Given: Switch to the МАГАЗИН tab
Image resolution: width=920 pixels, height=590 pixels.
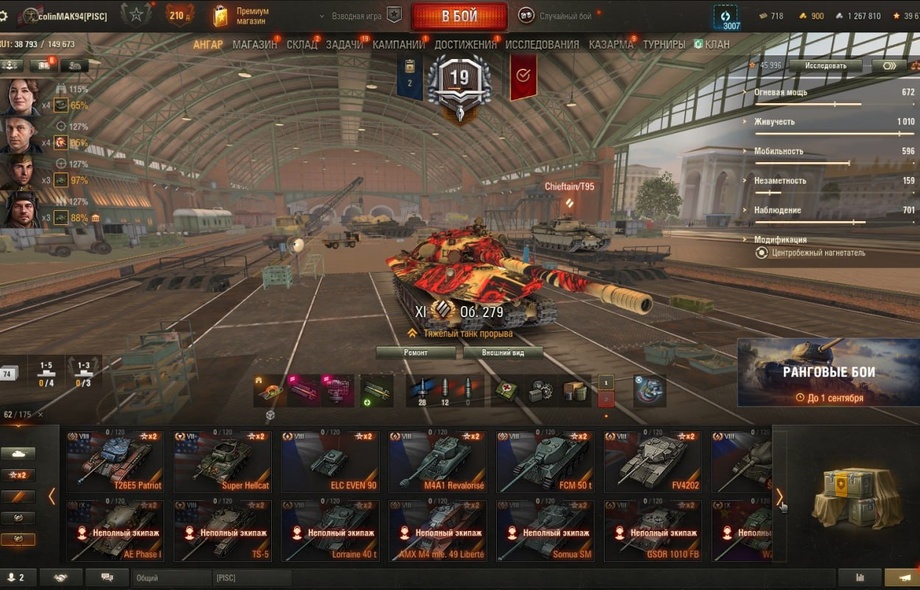Looking at the screenshot, I should [254, 45].
